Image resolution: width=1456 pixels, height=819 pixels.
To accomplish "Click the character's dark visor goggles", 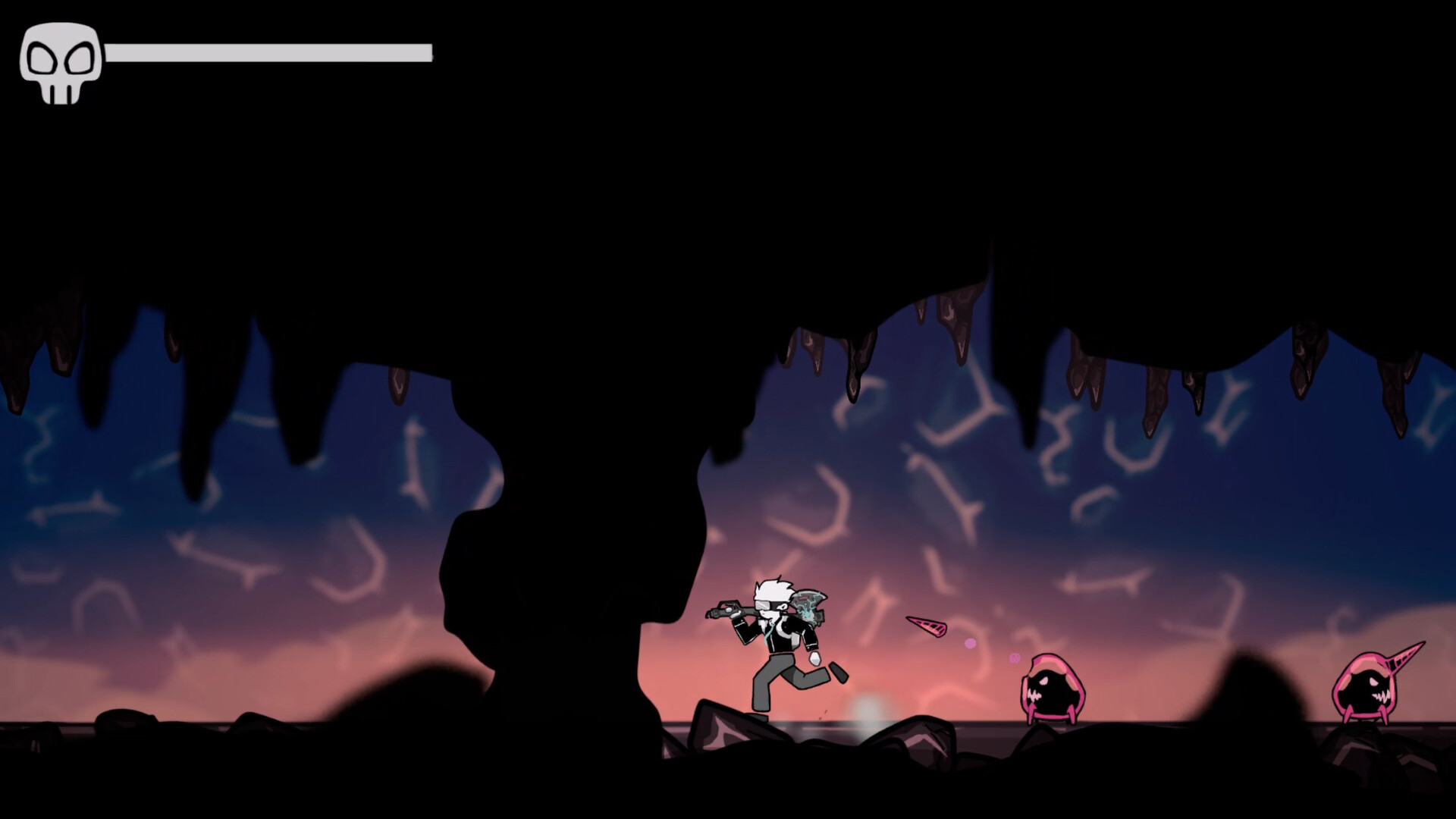I will click(768, 607).
